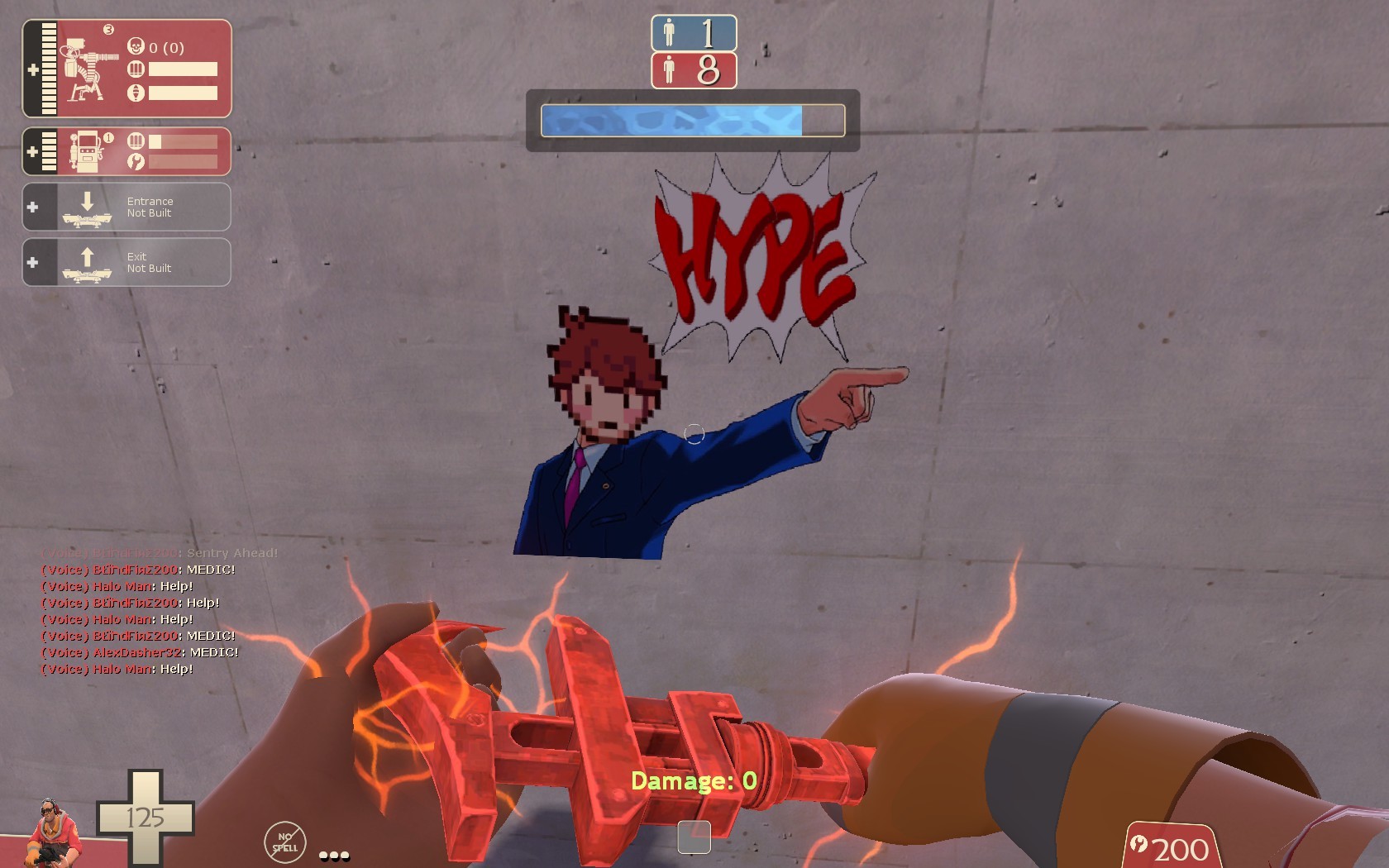Image resolution: width=1389 pixels, height=868 pixels.
Task: Expand the Sentry Gun health bar panel
Action: [34, 70]
